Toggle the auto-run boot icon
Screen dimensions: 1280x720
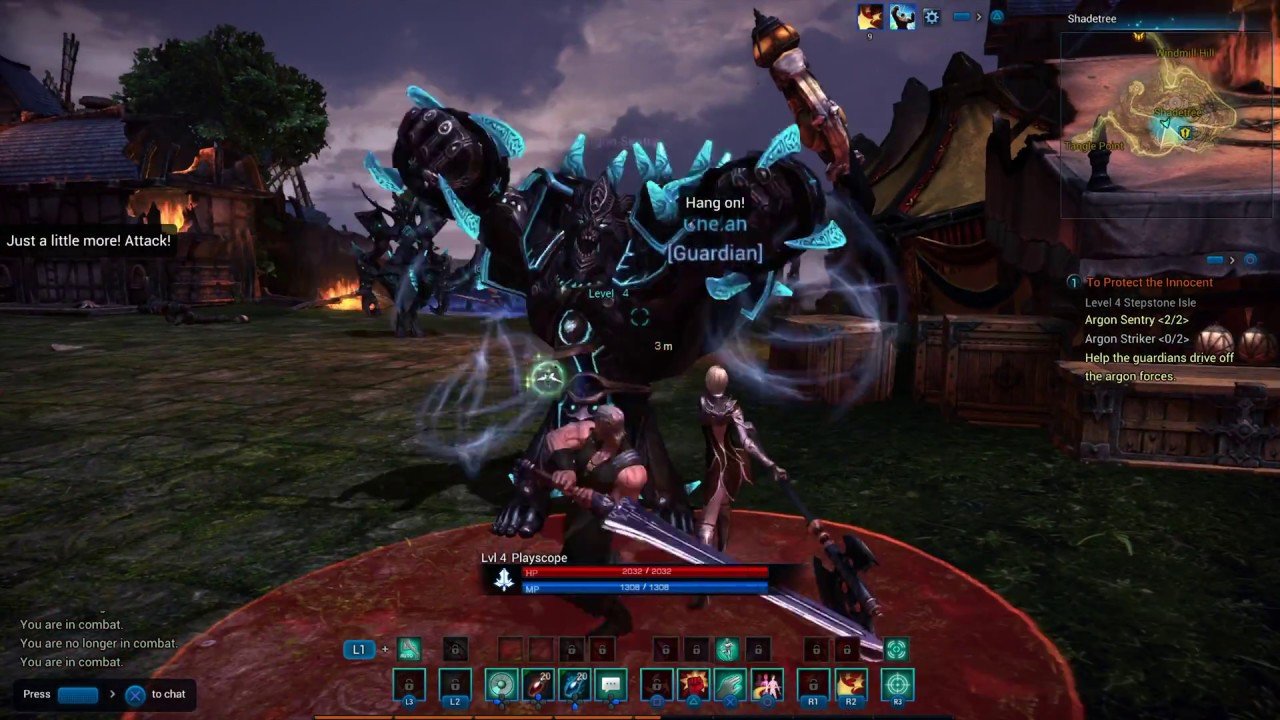(x=409, y=649)
